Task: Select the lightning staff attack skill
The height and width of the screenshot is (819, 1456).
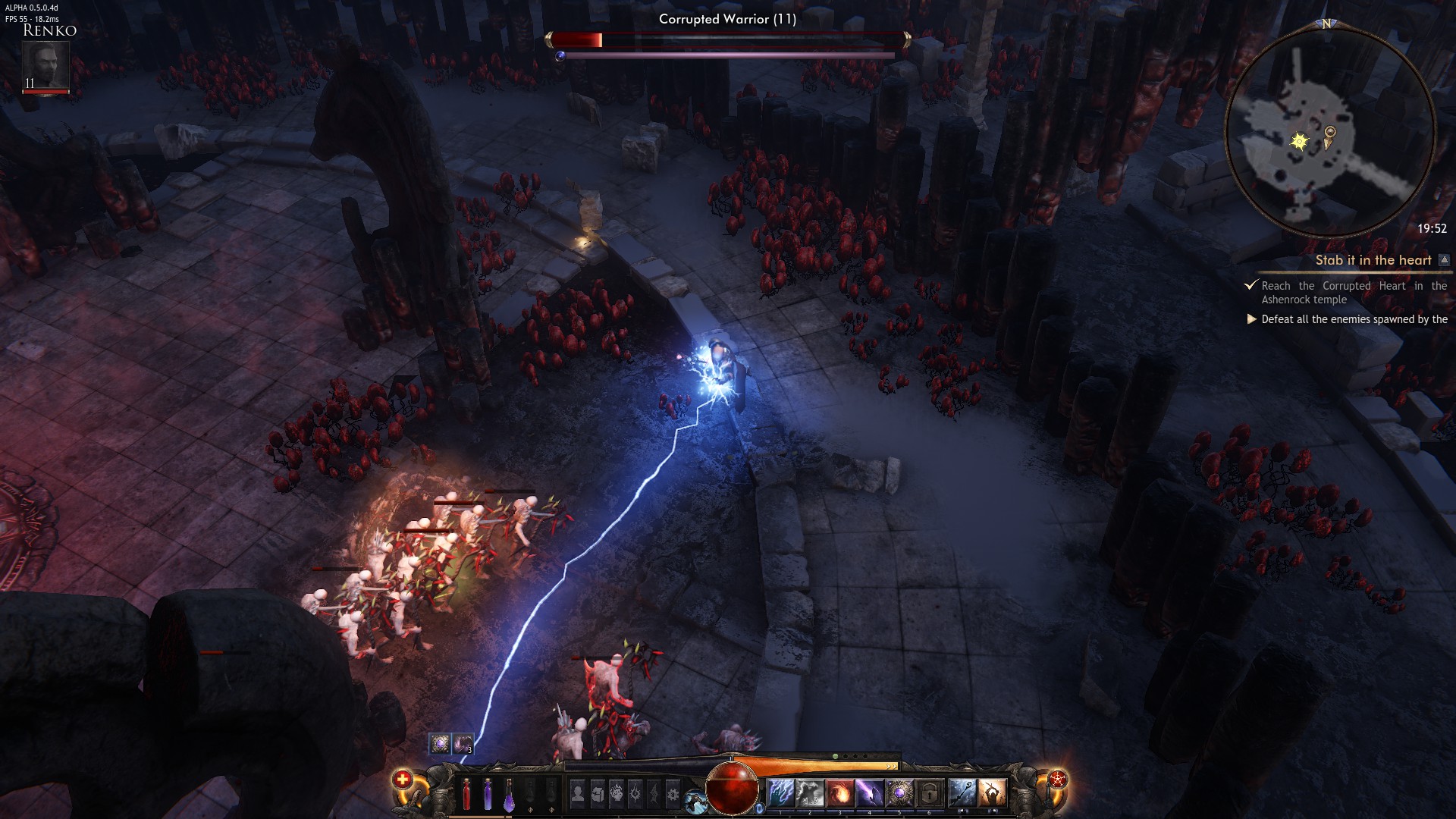Action: pyautogui.click(x=962, y=793)
